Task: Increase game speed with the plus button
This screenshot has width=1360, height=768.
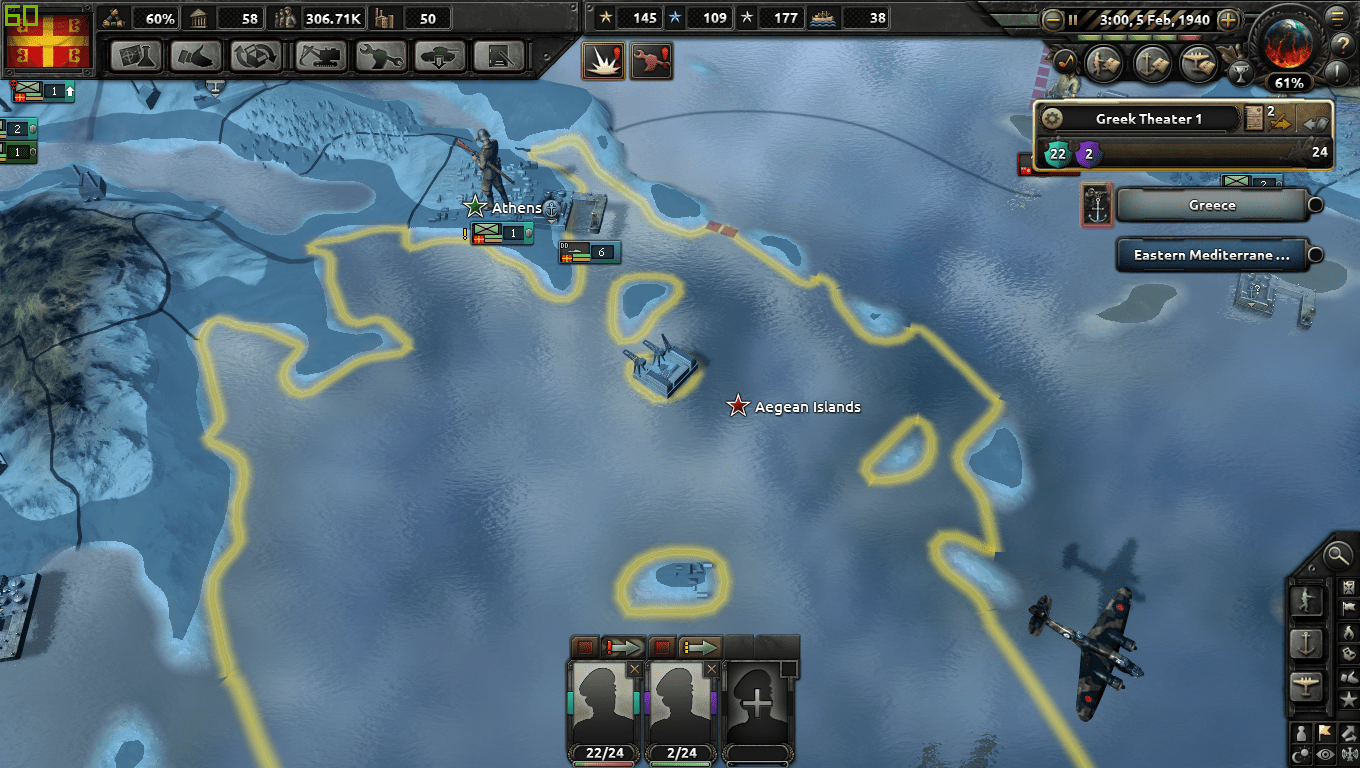Action: (1228, 20)
